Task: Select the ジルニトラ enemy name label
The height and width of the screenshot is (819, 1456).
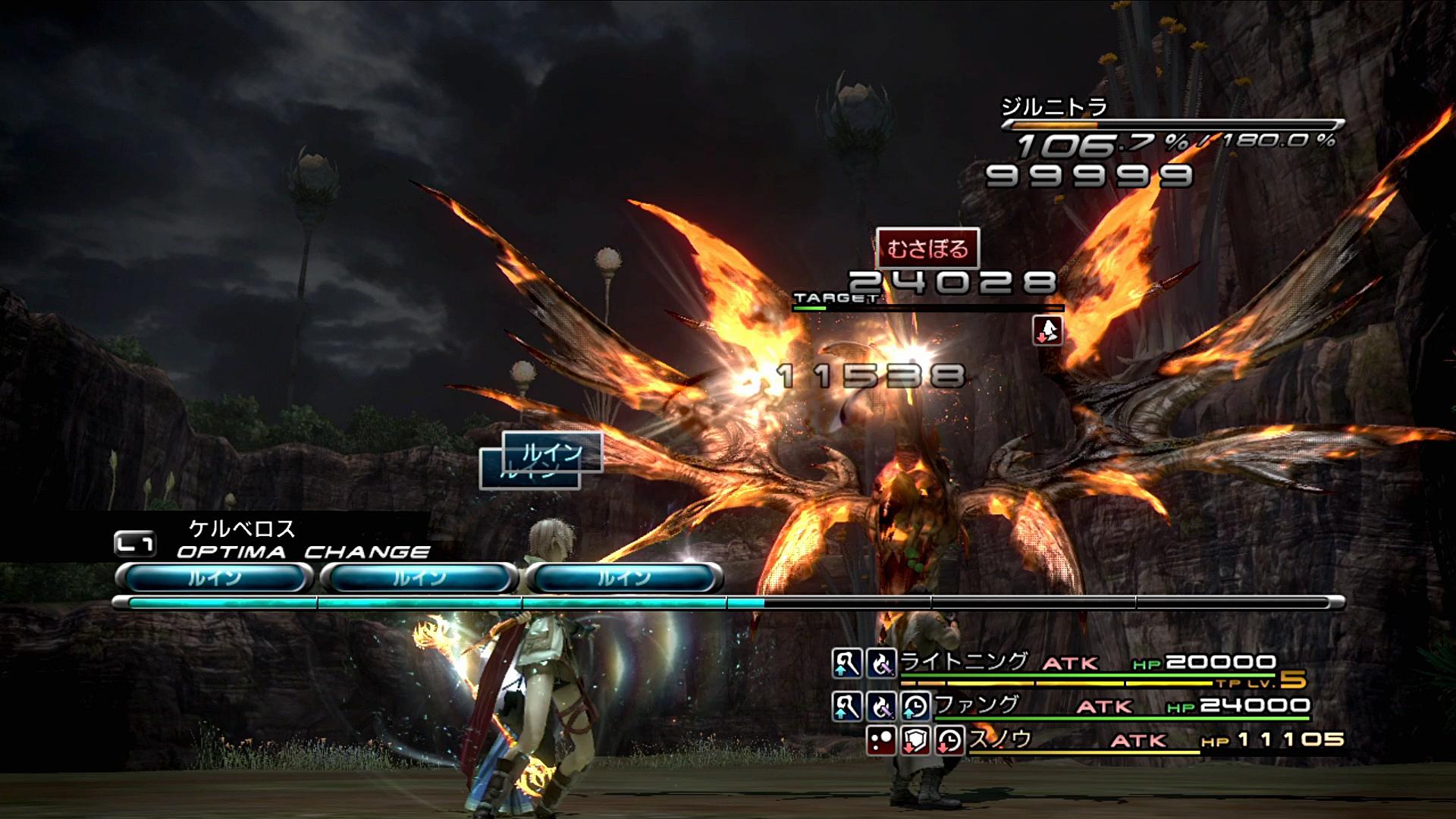Action: [x=1054, y=107]
